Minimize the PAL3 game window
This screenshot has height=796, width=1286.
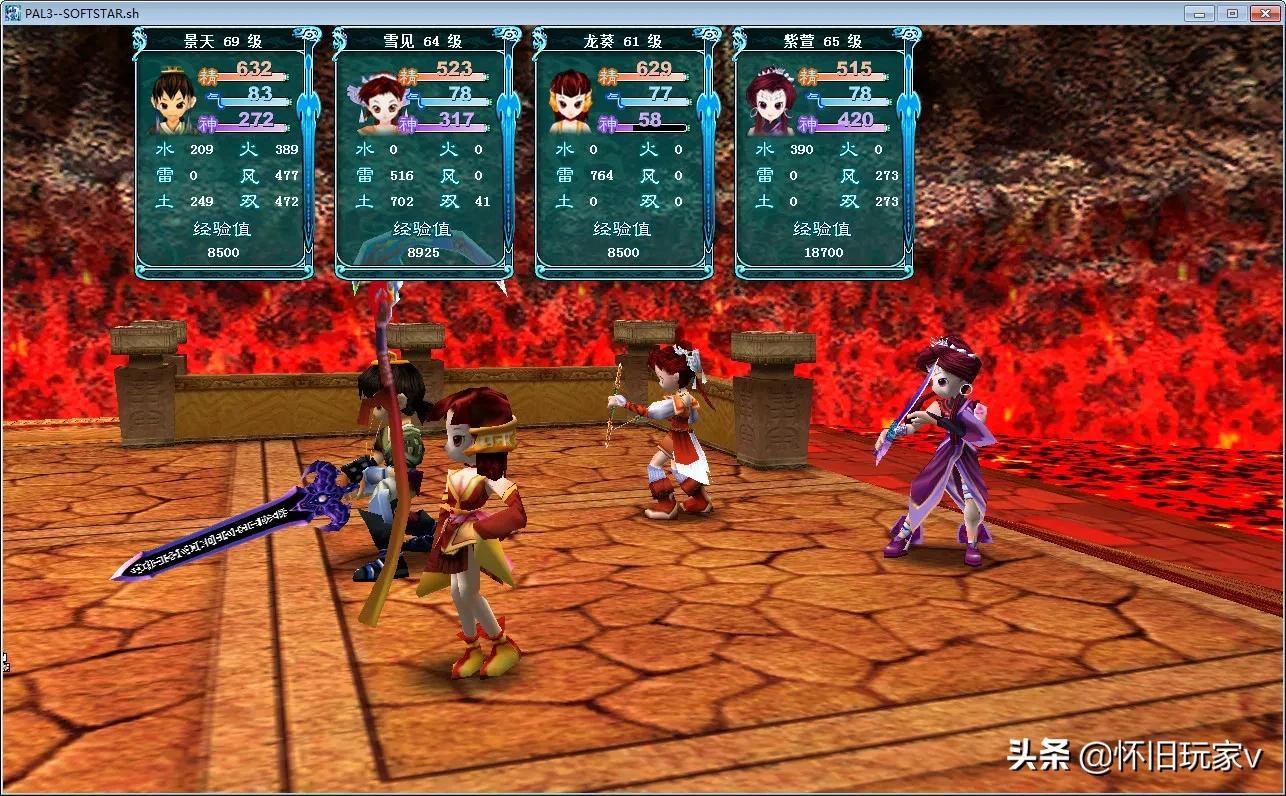pyautogui.click(x=1200, y=13)
